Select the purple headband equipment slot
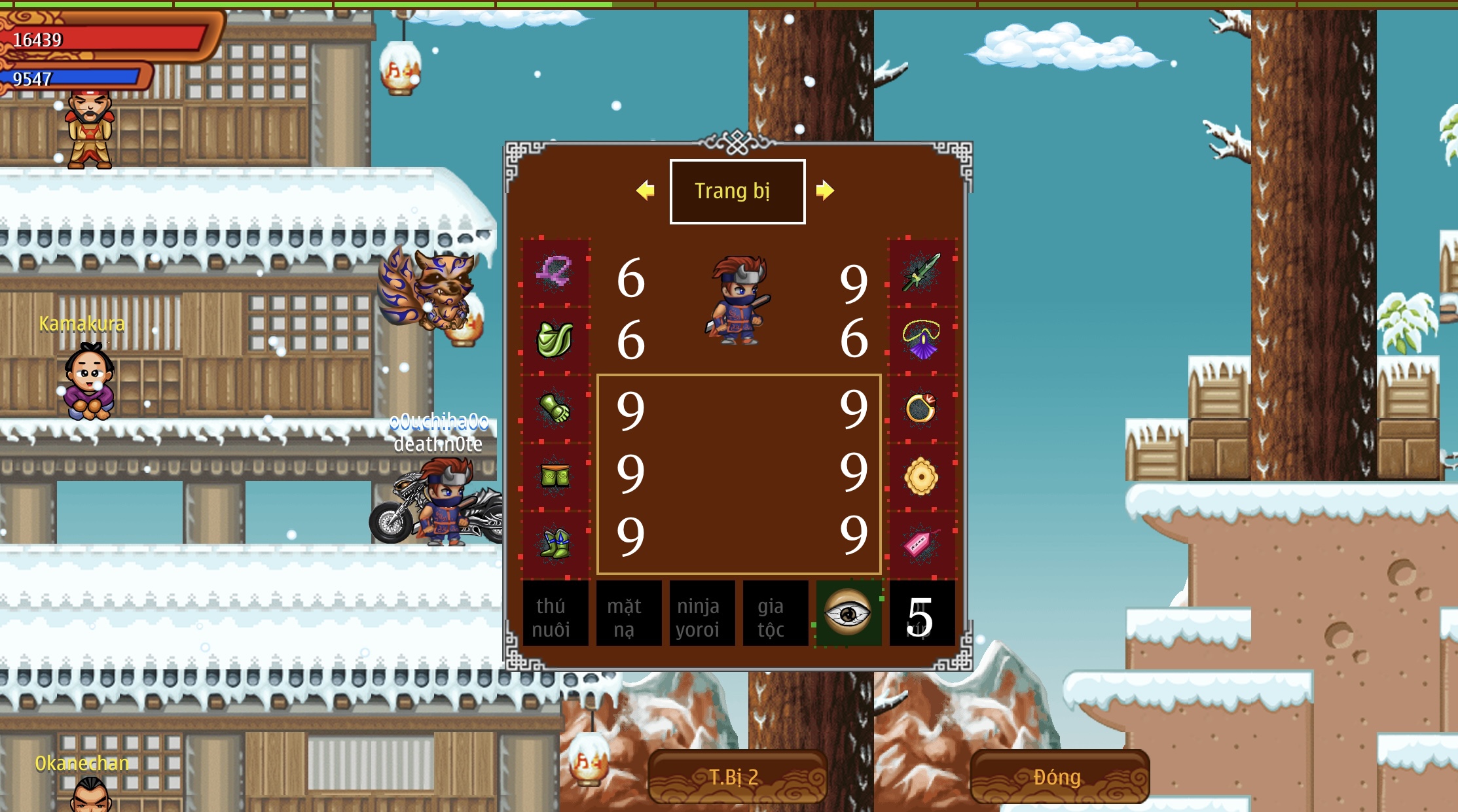The width and height of the screenshot is (1458, 812). coord(555,272)
